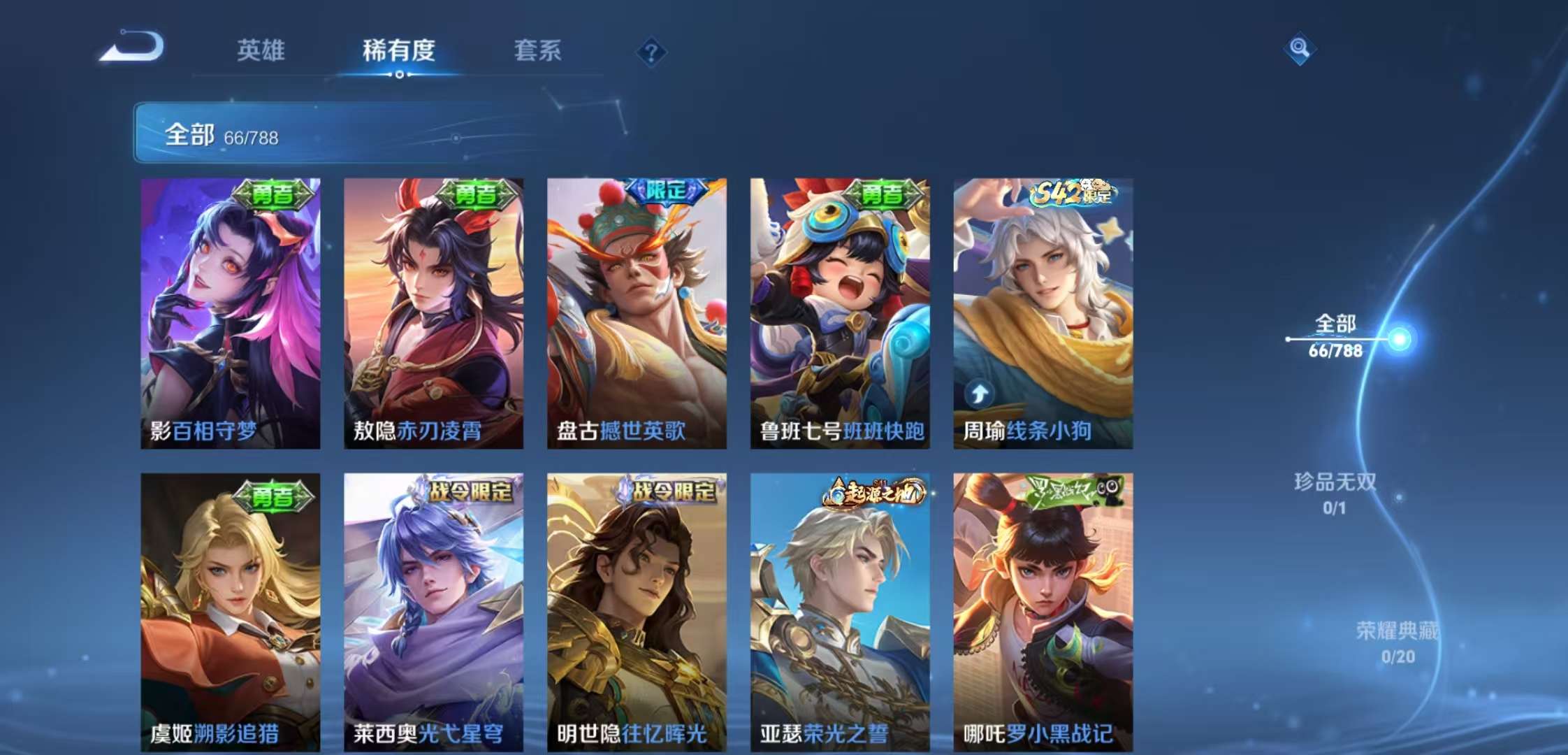Switch to the 英雄 tab
The height and width of the screenshot is (755, 1568).
pyautogui.click(x=262, y=51)
